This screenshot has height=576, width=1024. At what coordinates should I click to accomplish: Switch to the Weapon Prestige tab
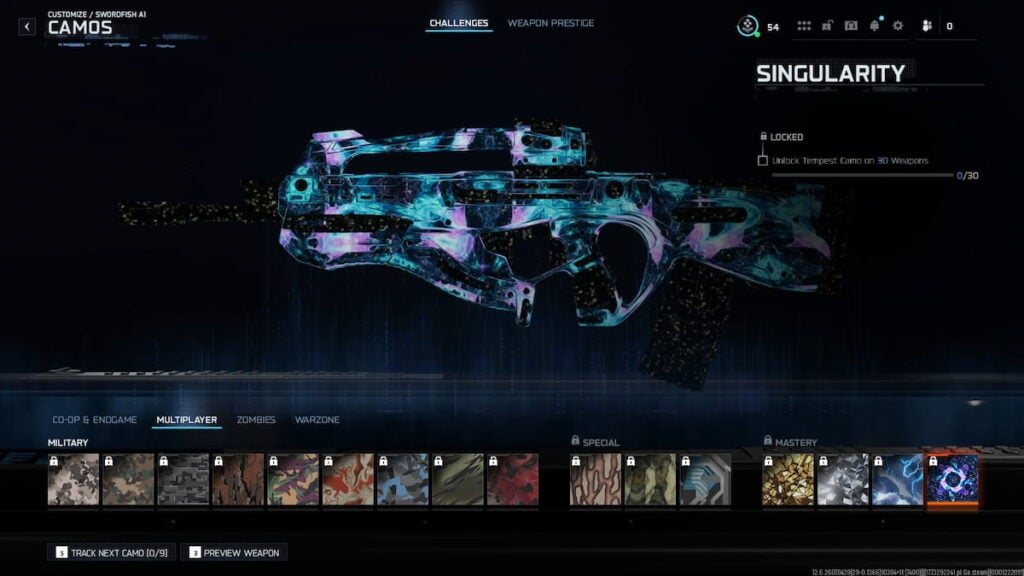[550, 23]
